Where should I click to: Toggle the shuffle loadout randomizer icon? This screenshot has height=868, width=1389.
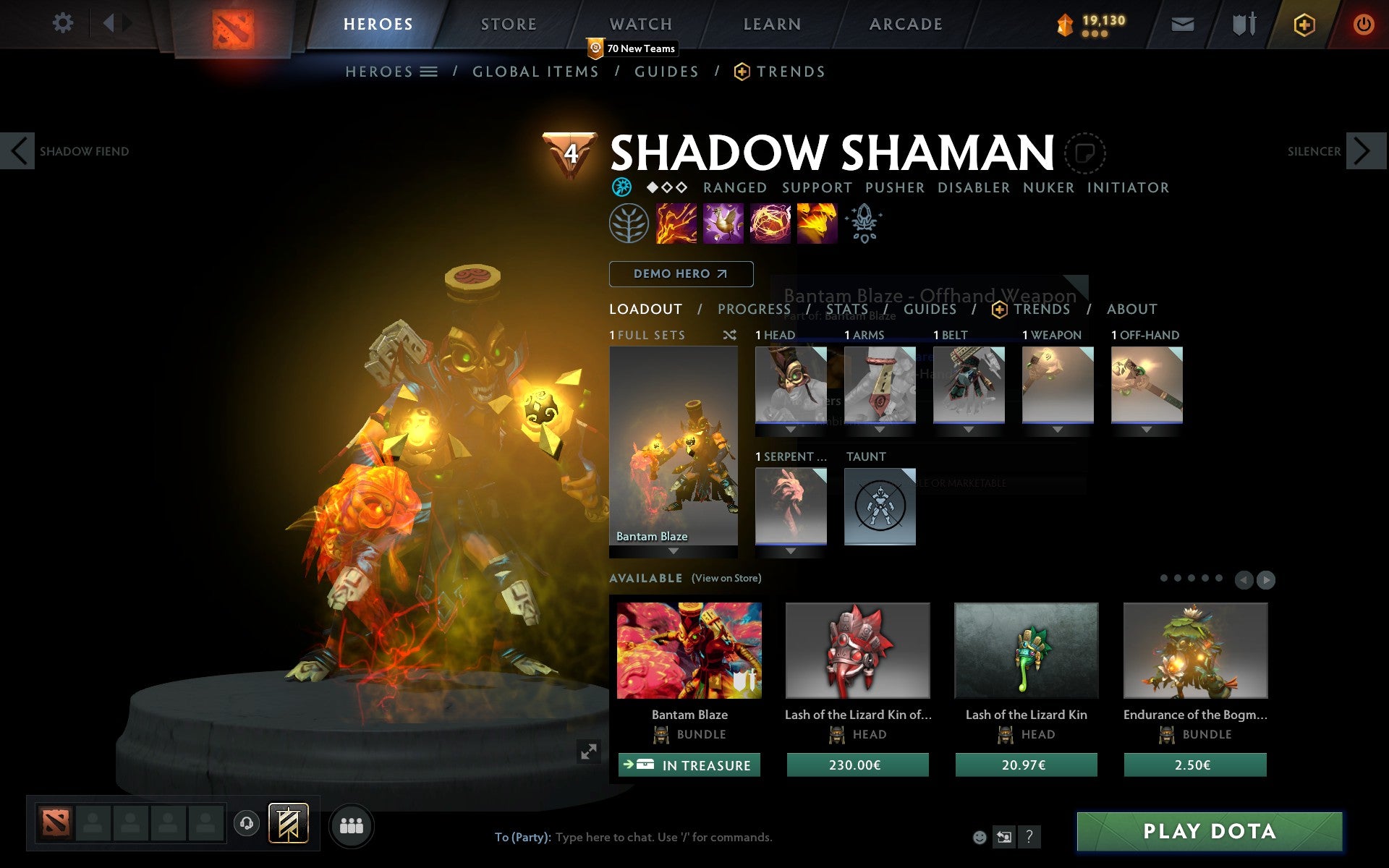click(x=729, y=335)
